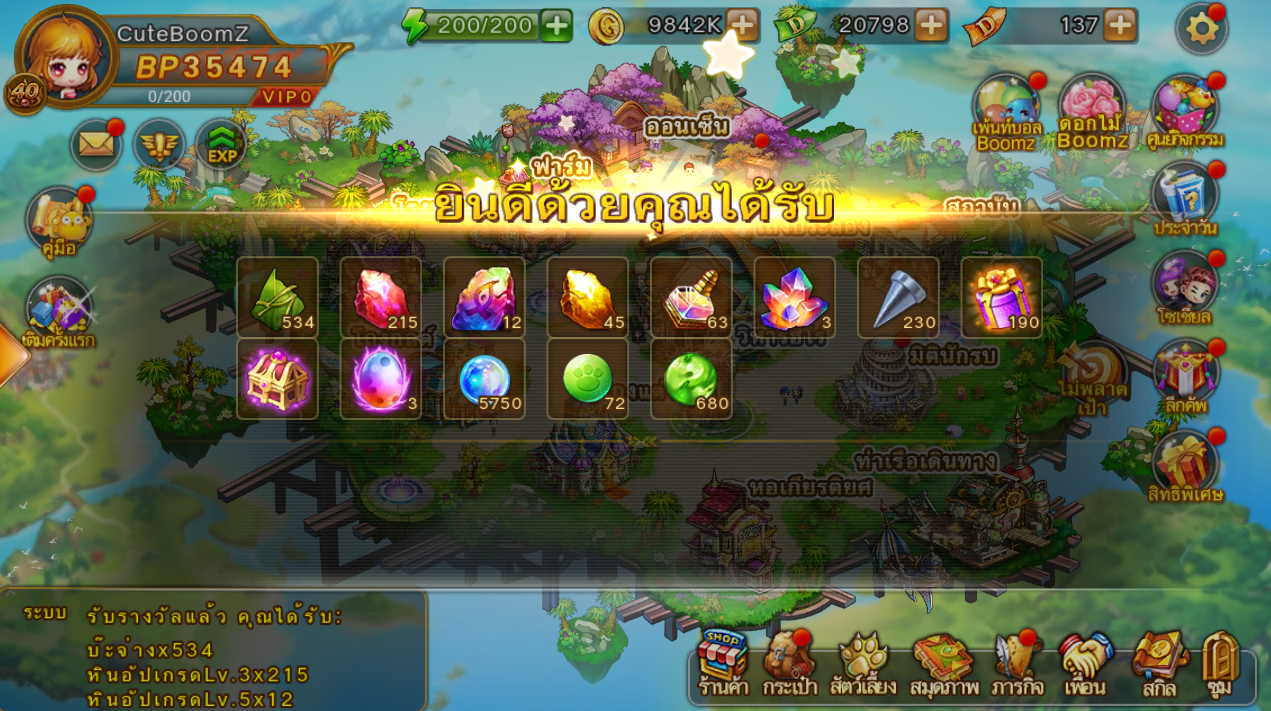
Task: Activate the EXP boost icon
Action: coord(221,145)
